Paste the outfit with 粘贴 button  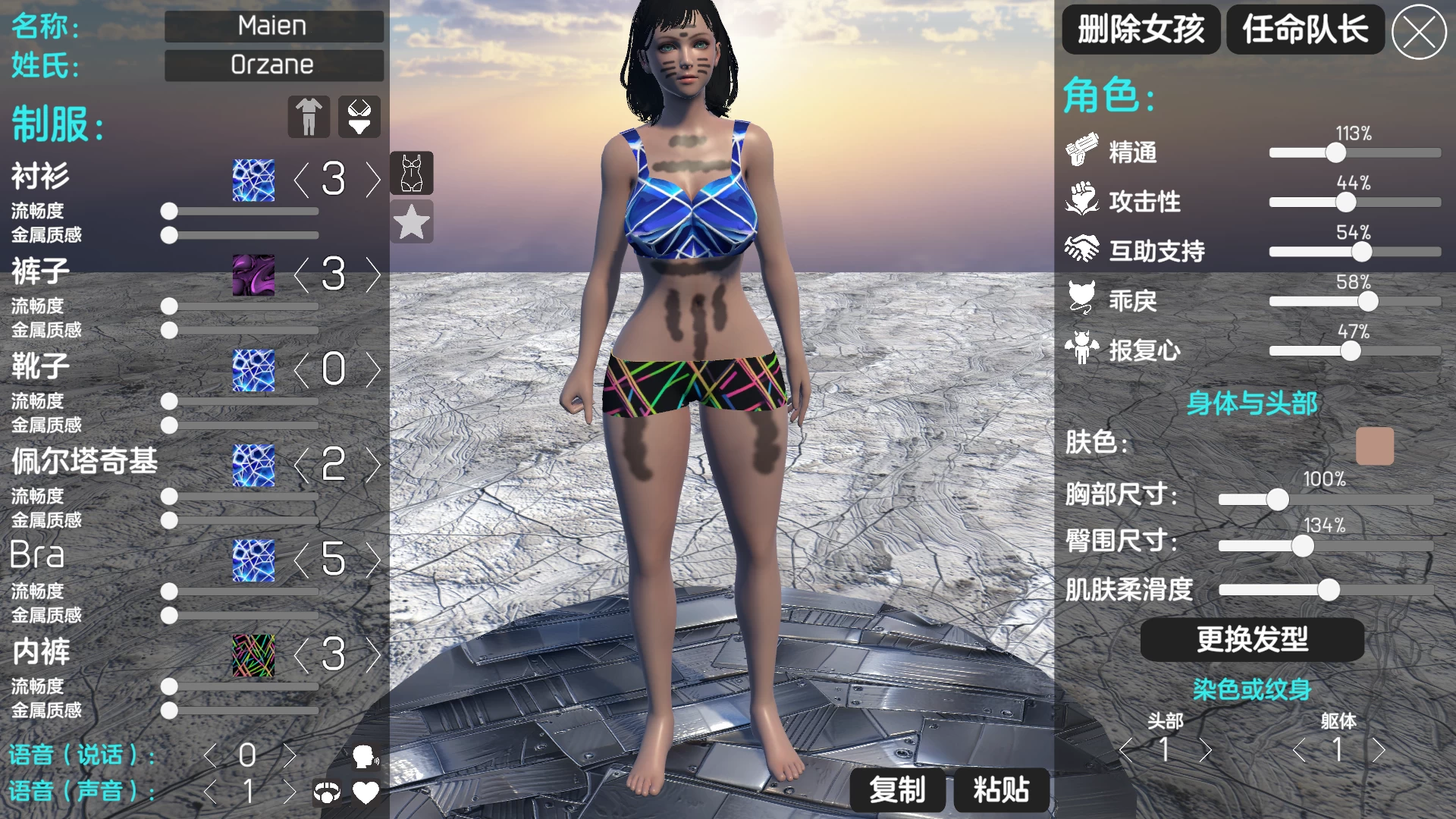[x=1001, y=790]
